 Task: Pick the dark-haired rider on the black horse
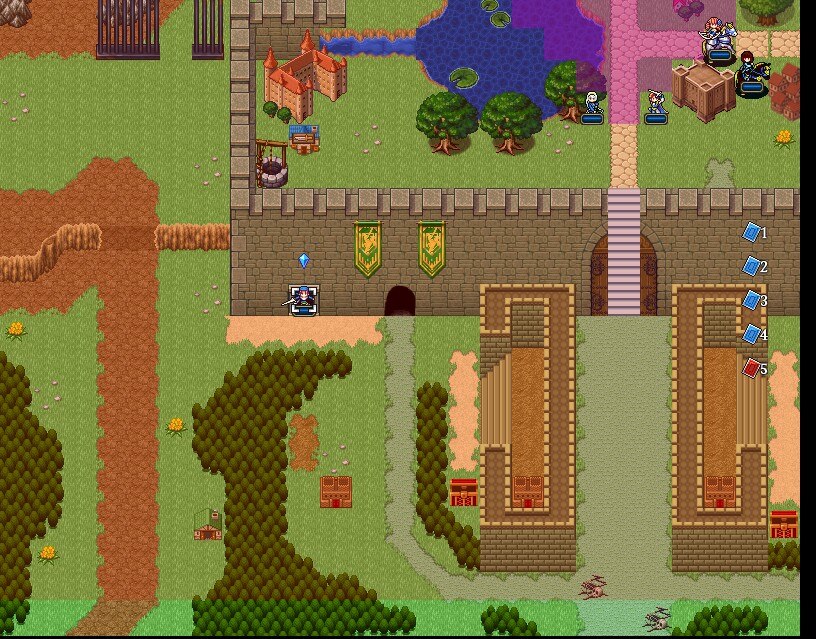tap(752, 74)
